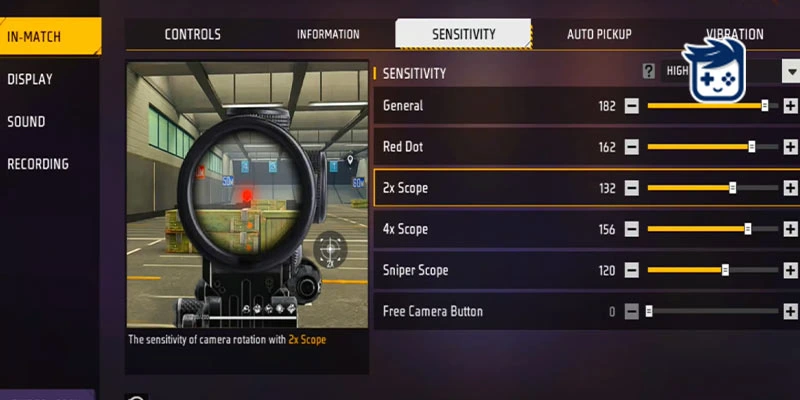Decrease General sensitivity with minus button
800x400 pixels.
[x=632, y=105]
